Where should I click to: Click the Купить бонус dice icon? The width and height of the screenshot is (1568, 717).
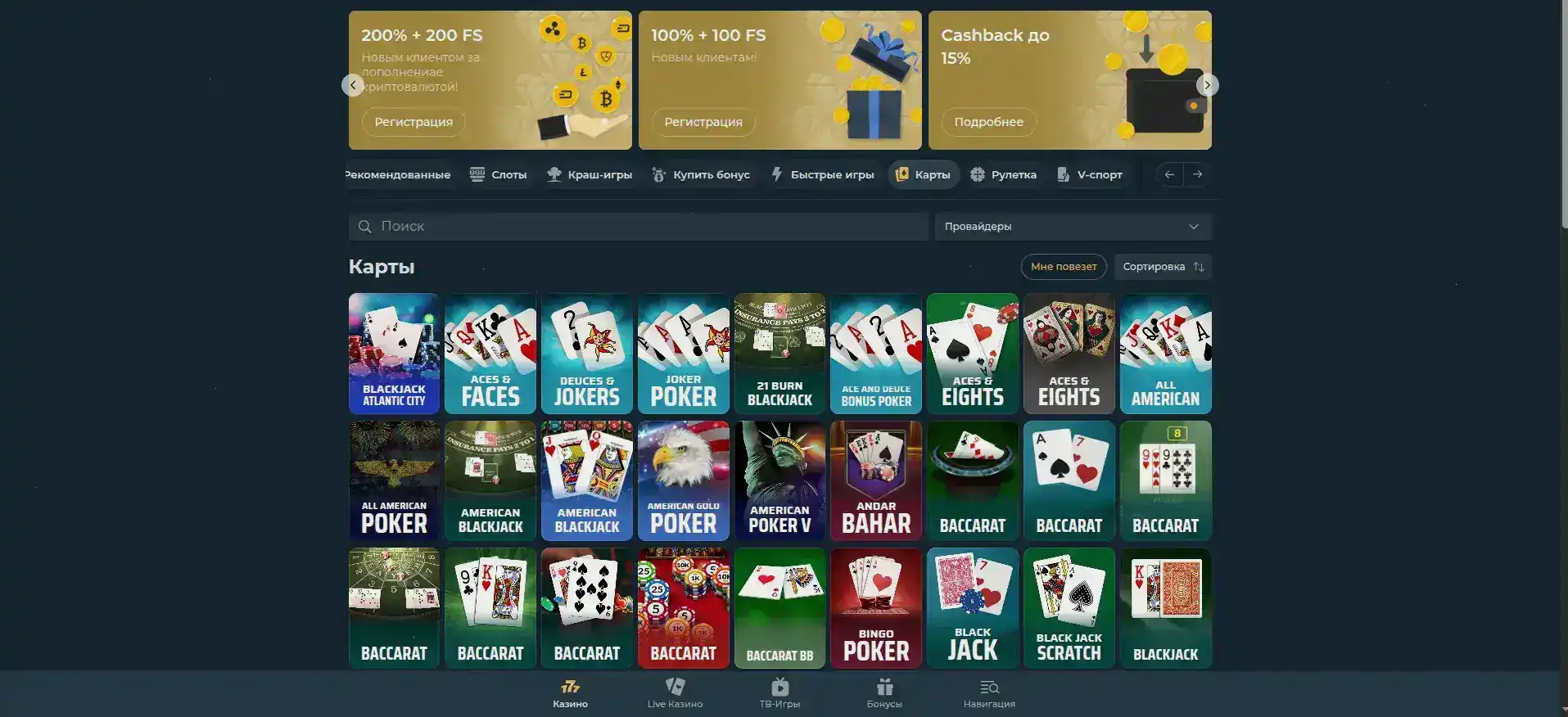(x=660, y=174)
